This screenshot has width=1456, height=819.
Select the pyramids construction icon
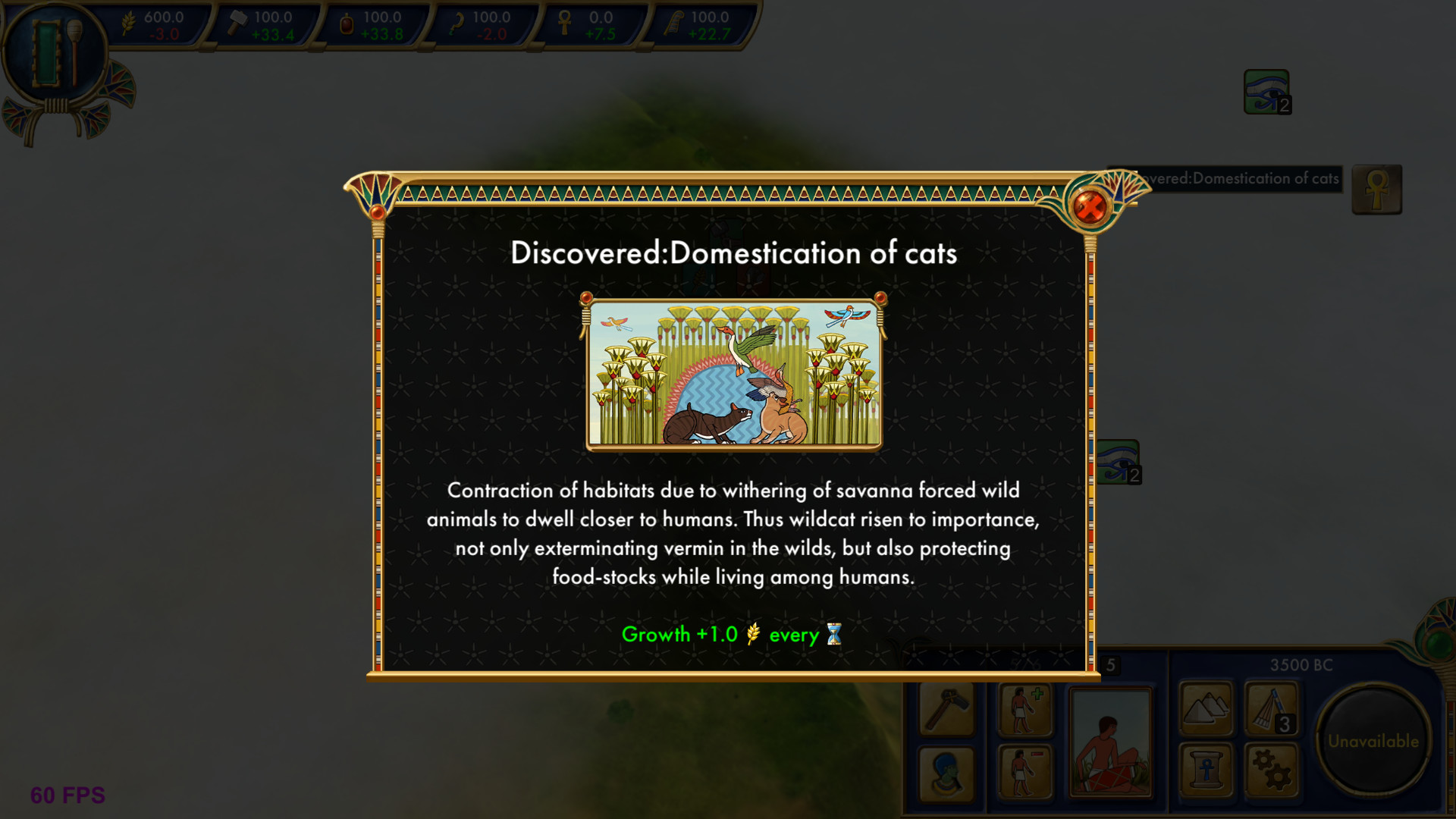(1206, 709)
